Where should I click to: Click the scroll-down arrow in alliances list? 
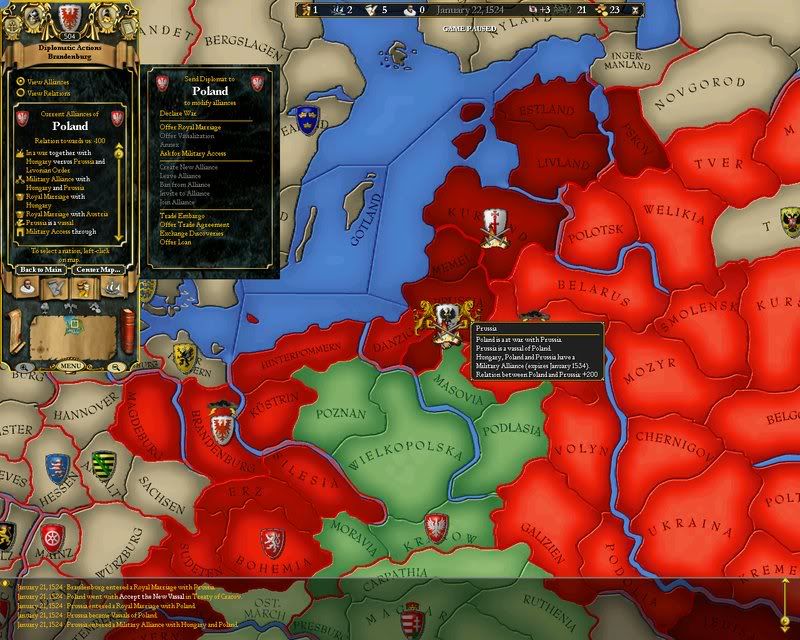[119, 236]
